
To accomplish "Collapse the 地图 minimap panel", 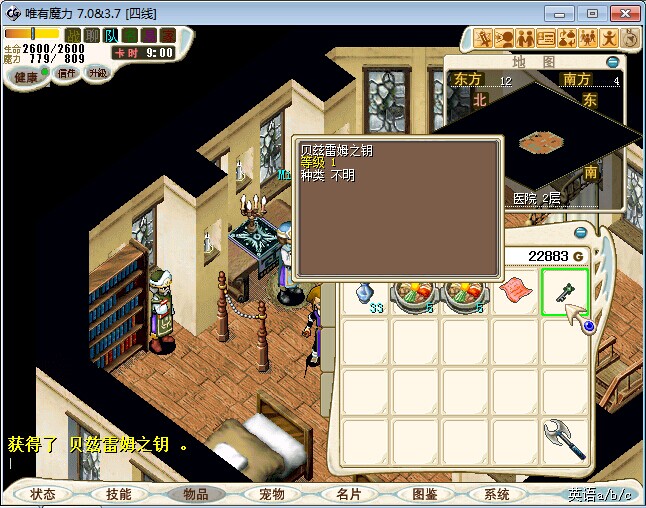I will pyautogui.click(x=612, y=62).
